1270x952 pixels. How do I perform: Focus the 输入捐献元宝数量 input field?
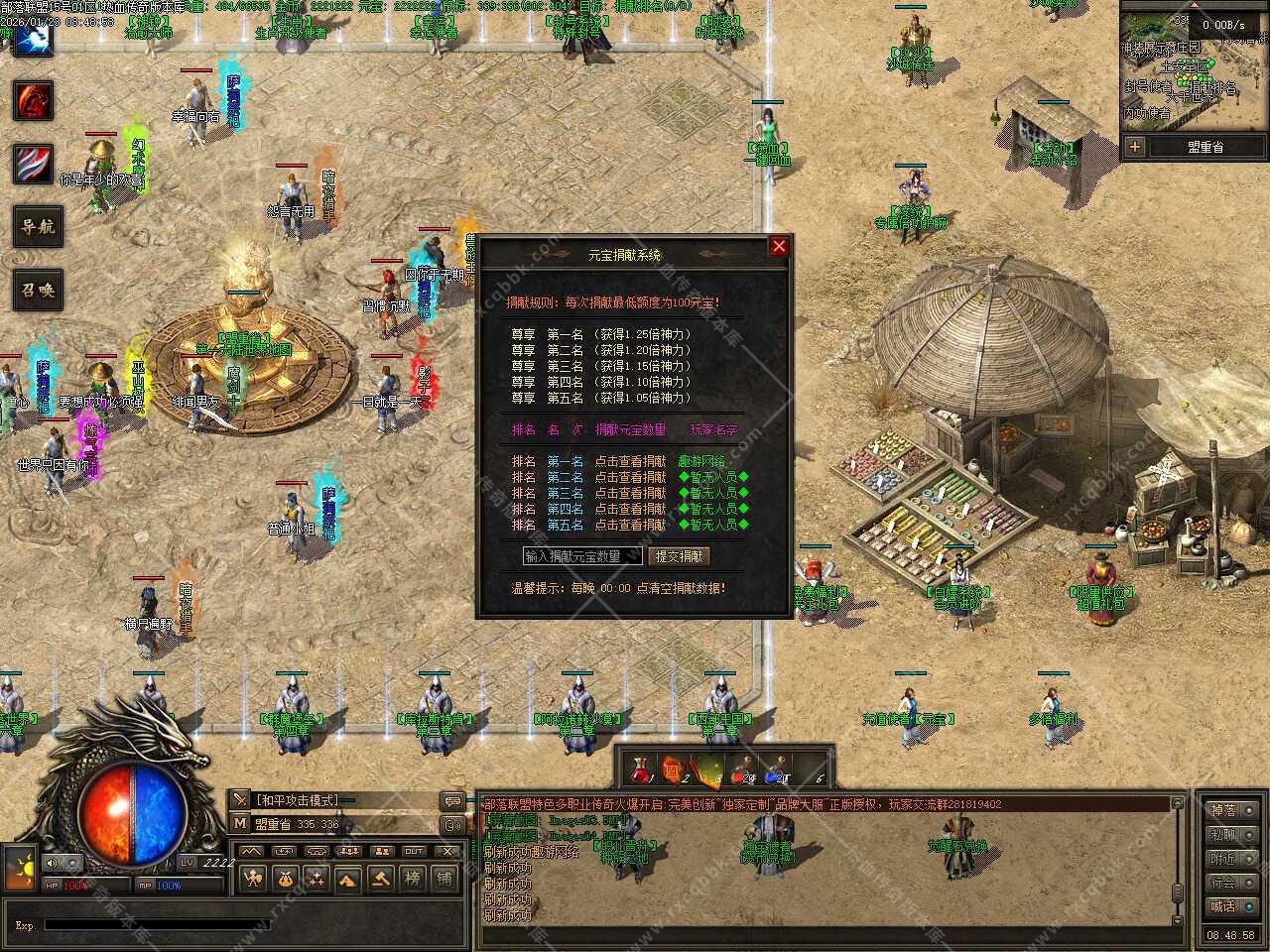click(582, 556)
